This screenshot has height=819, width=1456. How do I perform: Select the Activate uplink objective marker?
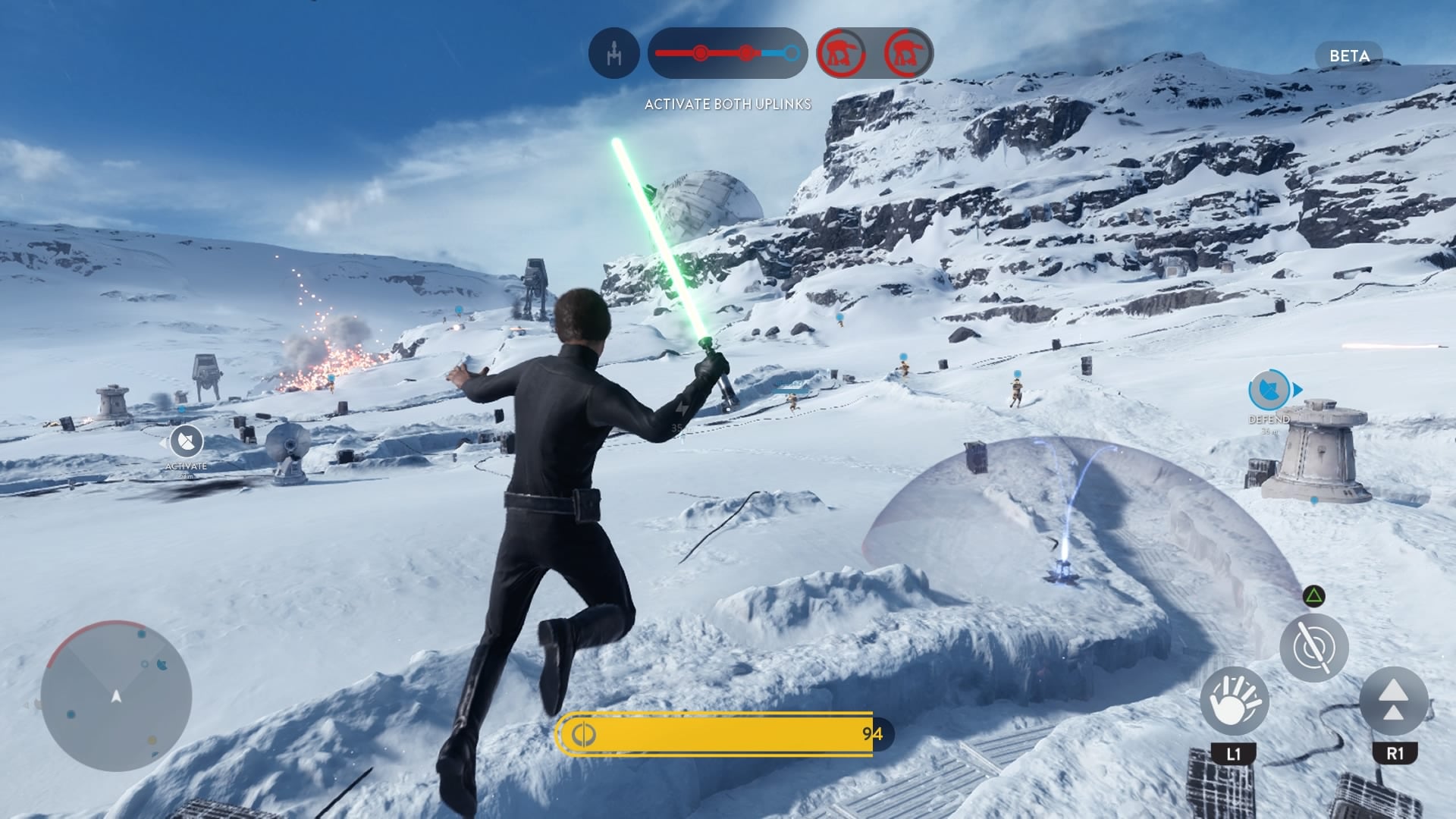186,441
